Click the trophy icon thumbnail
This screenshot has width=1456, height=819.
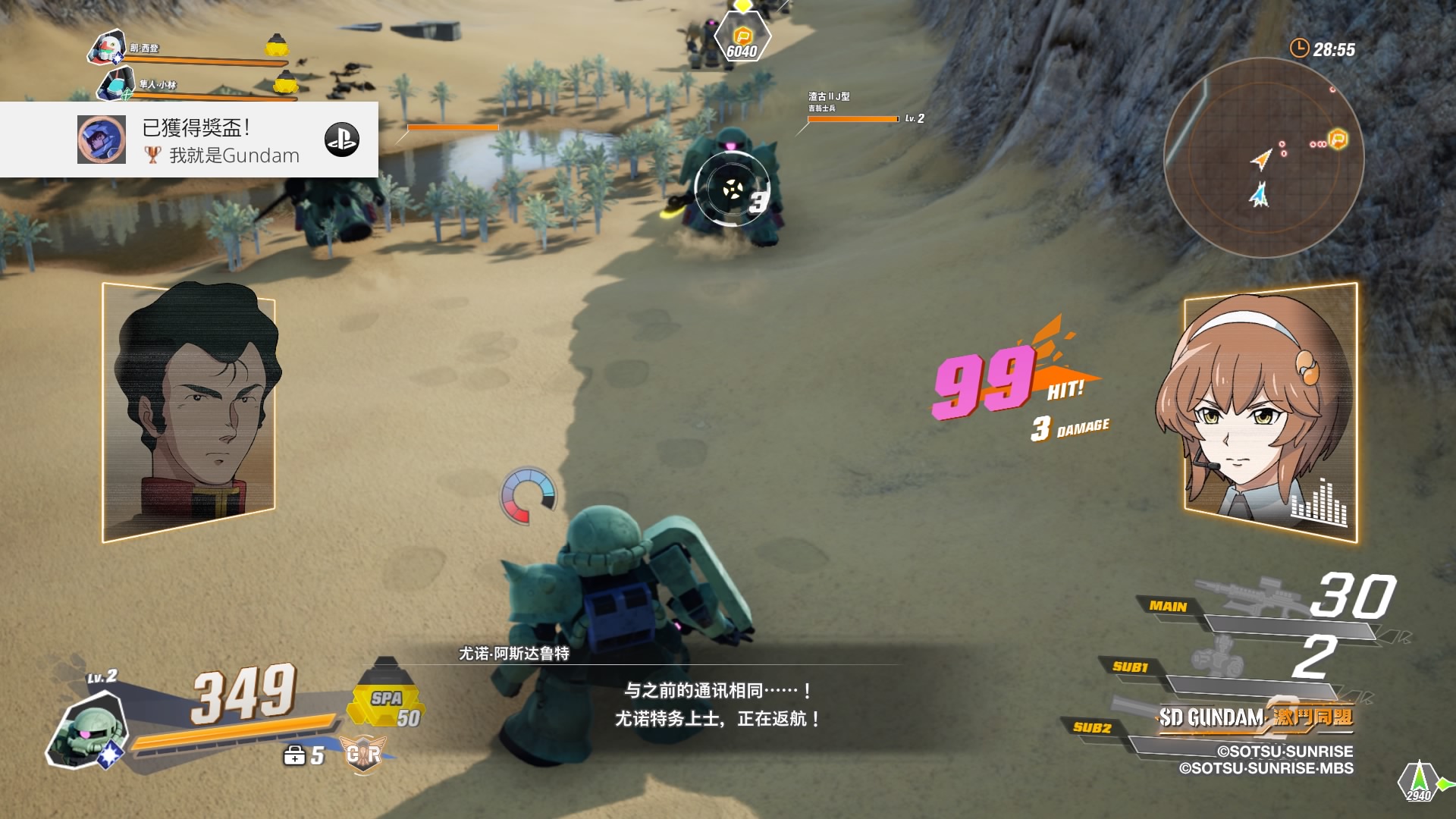(102, 140)
